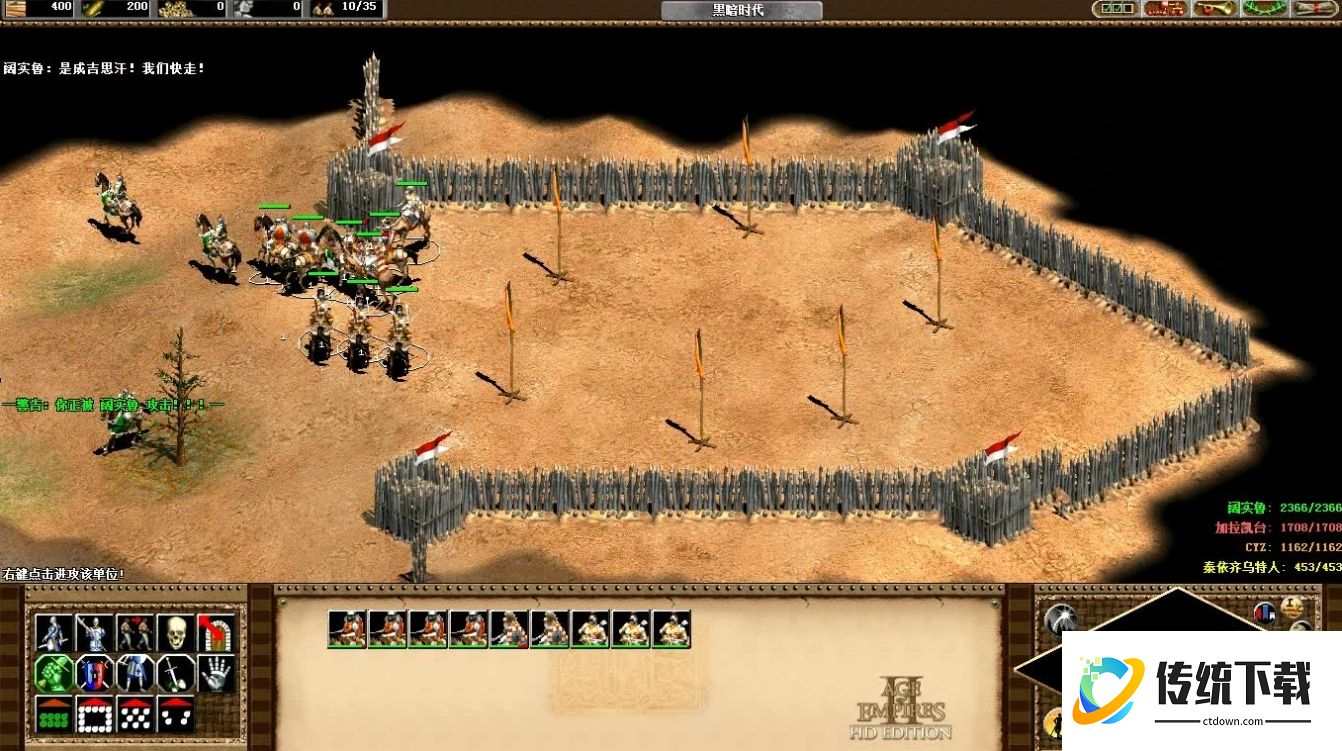1342x751 pixels.
Task: Click the silver open-hand stop button
Action: (x=216, y=673)
